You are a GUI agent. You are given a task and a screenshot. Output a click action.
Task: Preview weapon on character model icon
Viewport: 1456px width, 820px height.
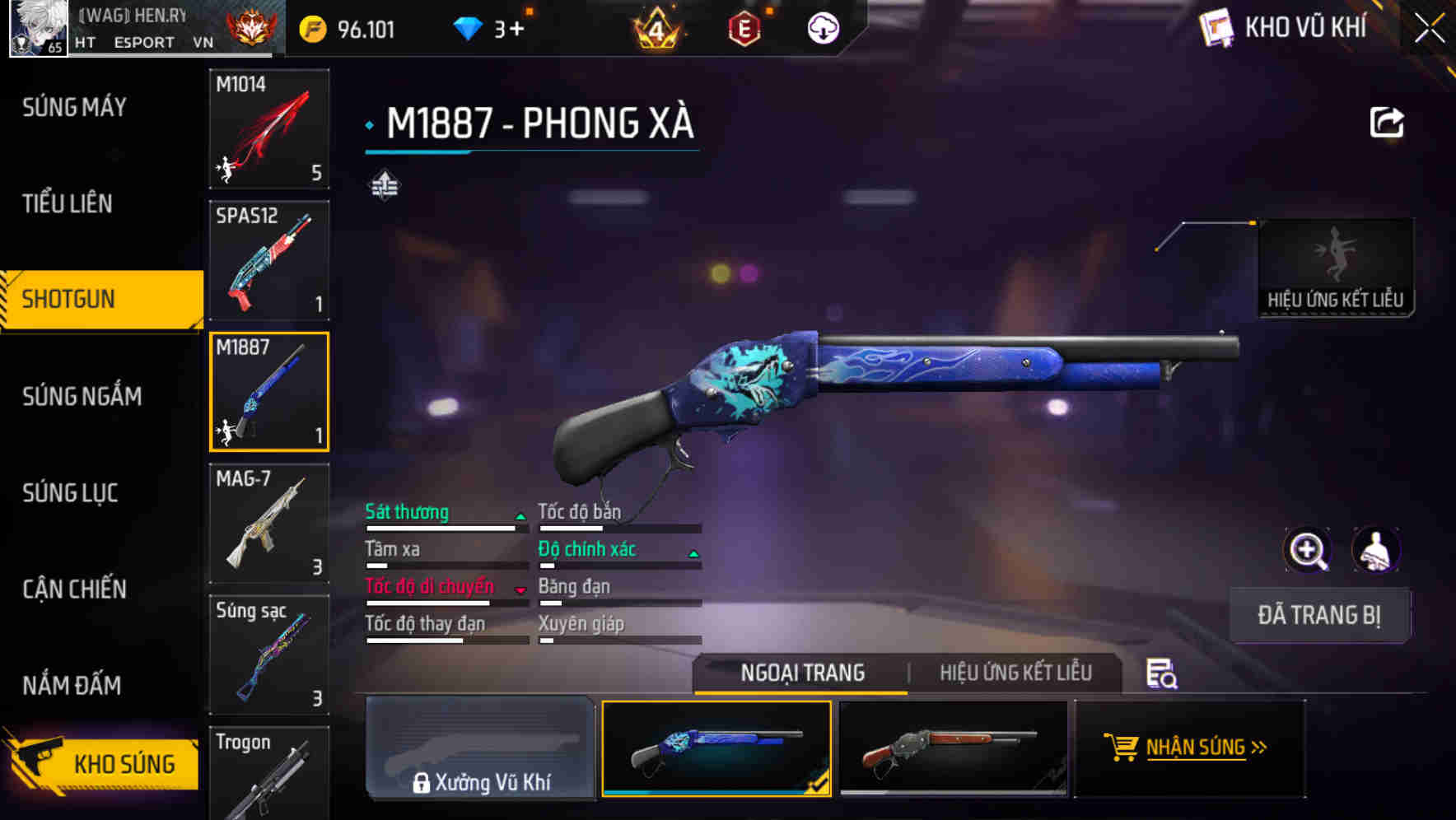tap(1376, 550)
